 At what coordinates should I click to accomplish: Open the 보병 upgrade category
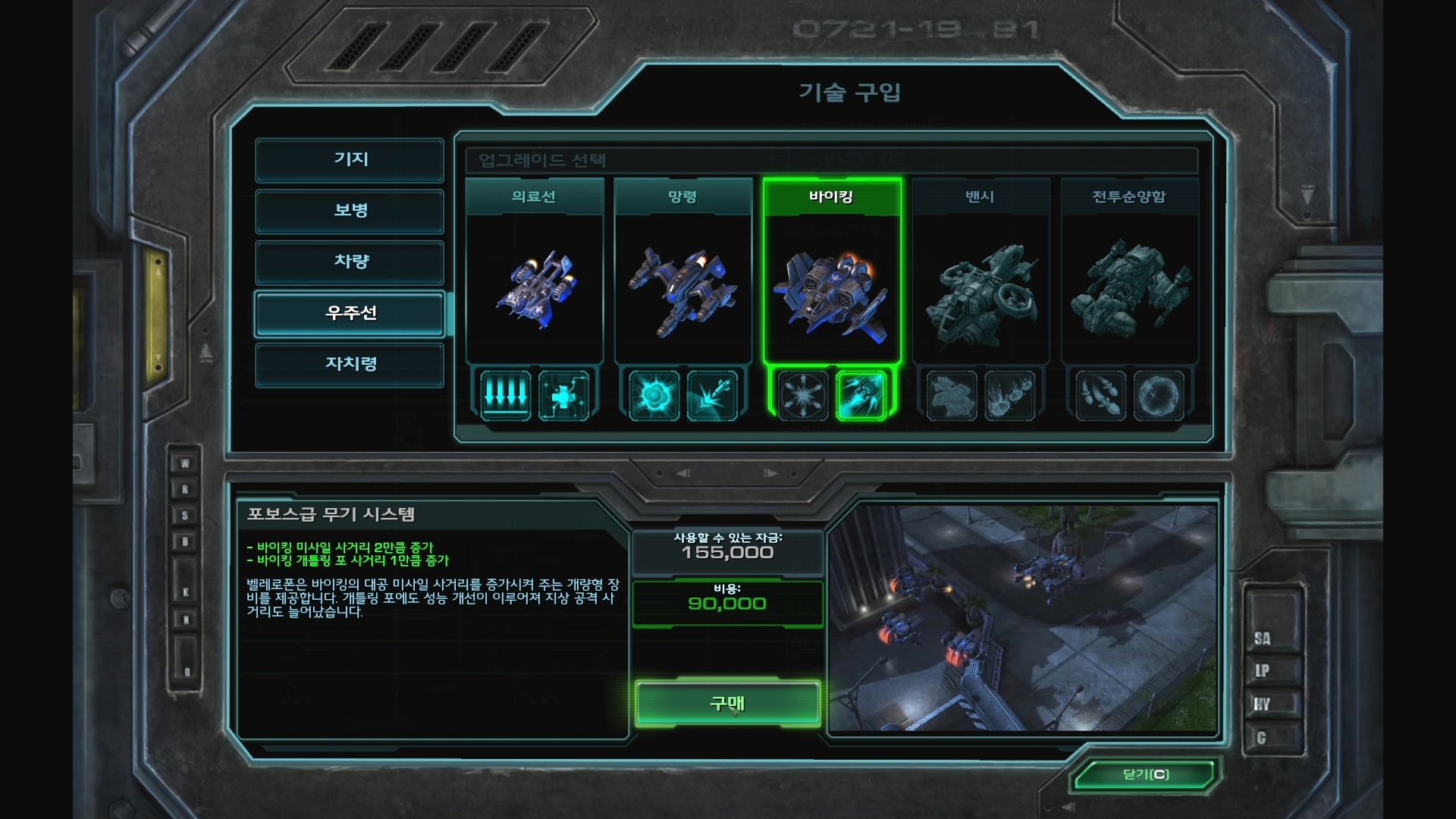(x=350, y=211)
